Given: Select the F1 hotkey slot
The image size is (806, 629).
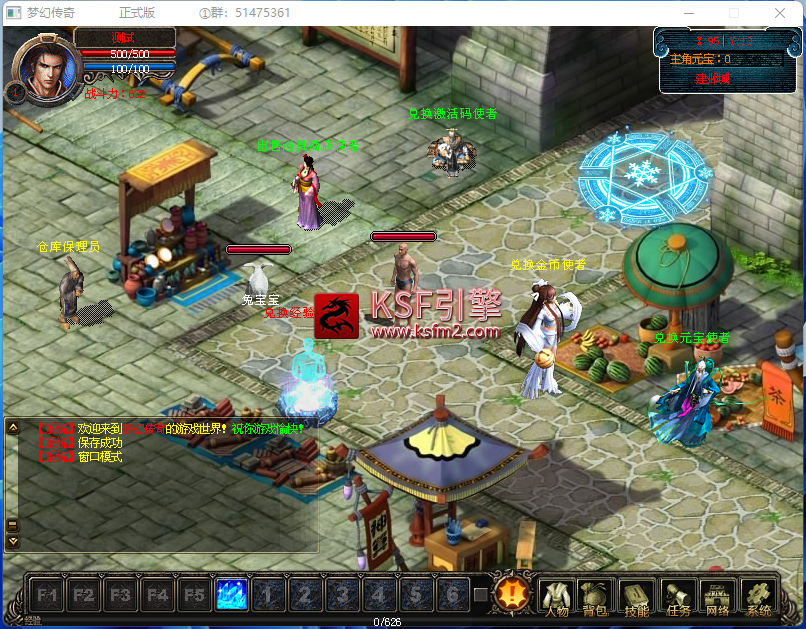Looking at the screenshot, I should (x=47, y=595).
